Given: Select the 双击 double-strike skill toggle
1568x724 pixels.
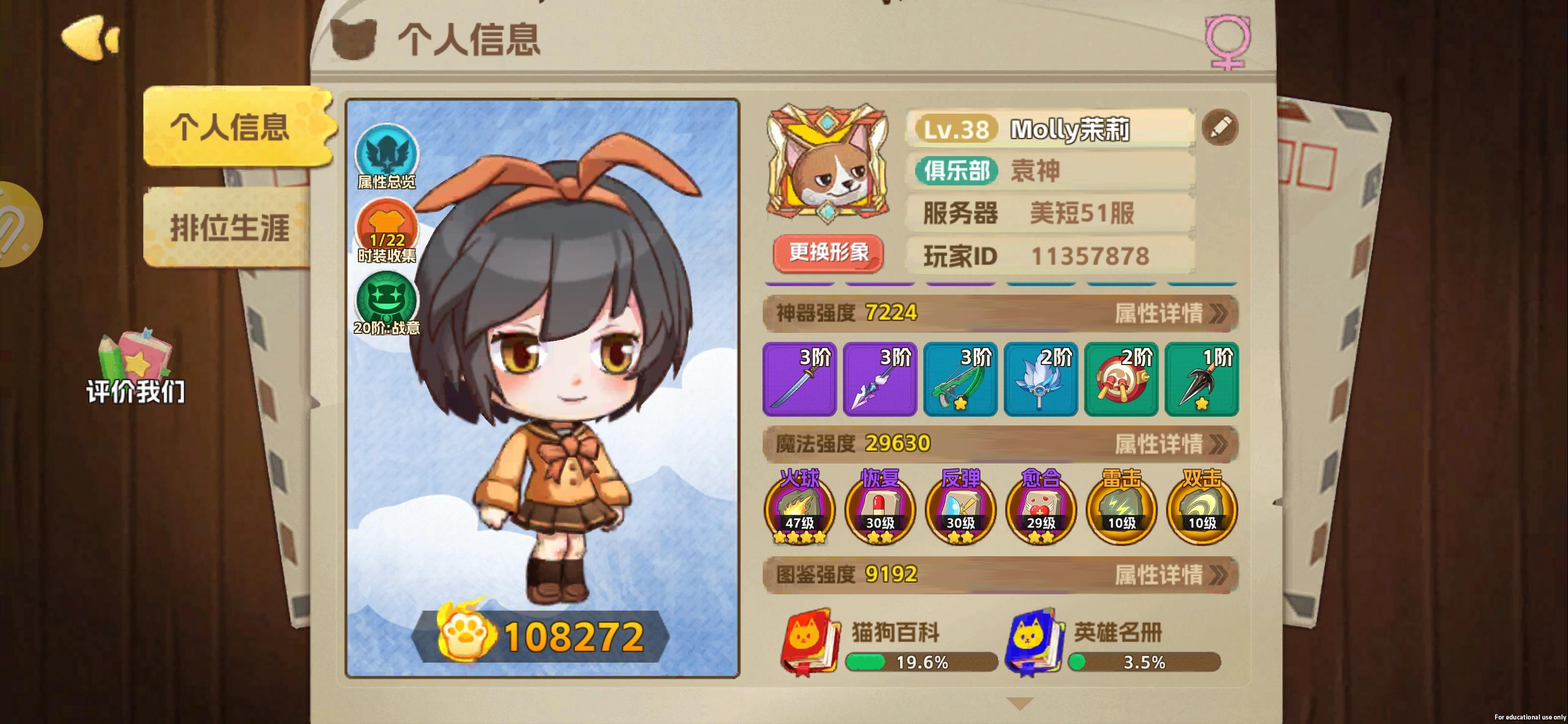Looking at the screenshot, I should coord(1200,511).
